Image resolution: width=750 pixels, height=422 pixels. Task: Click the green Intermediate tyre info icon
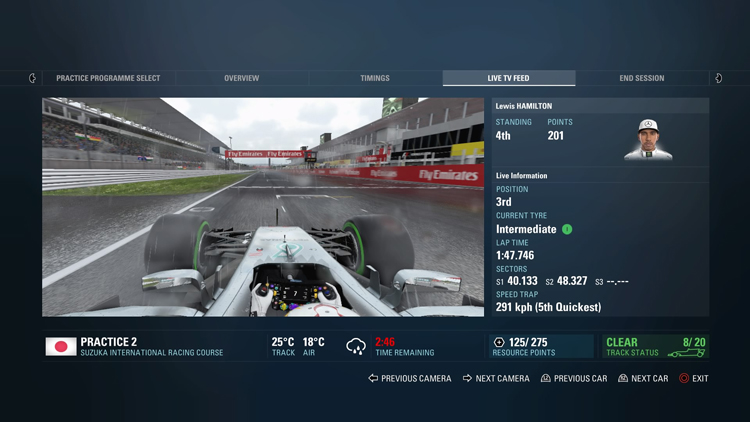click(x=567, y=229)
